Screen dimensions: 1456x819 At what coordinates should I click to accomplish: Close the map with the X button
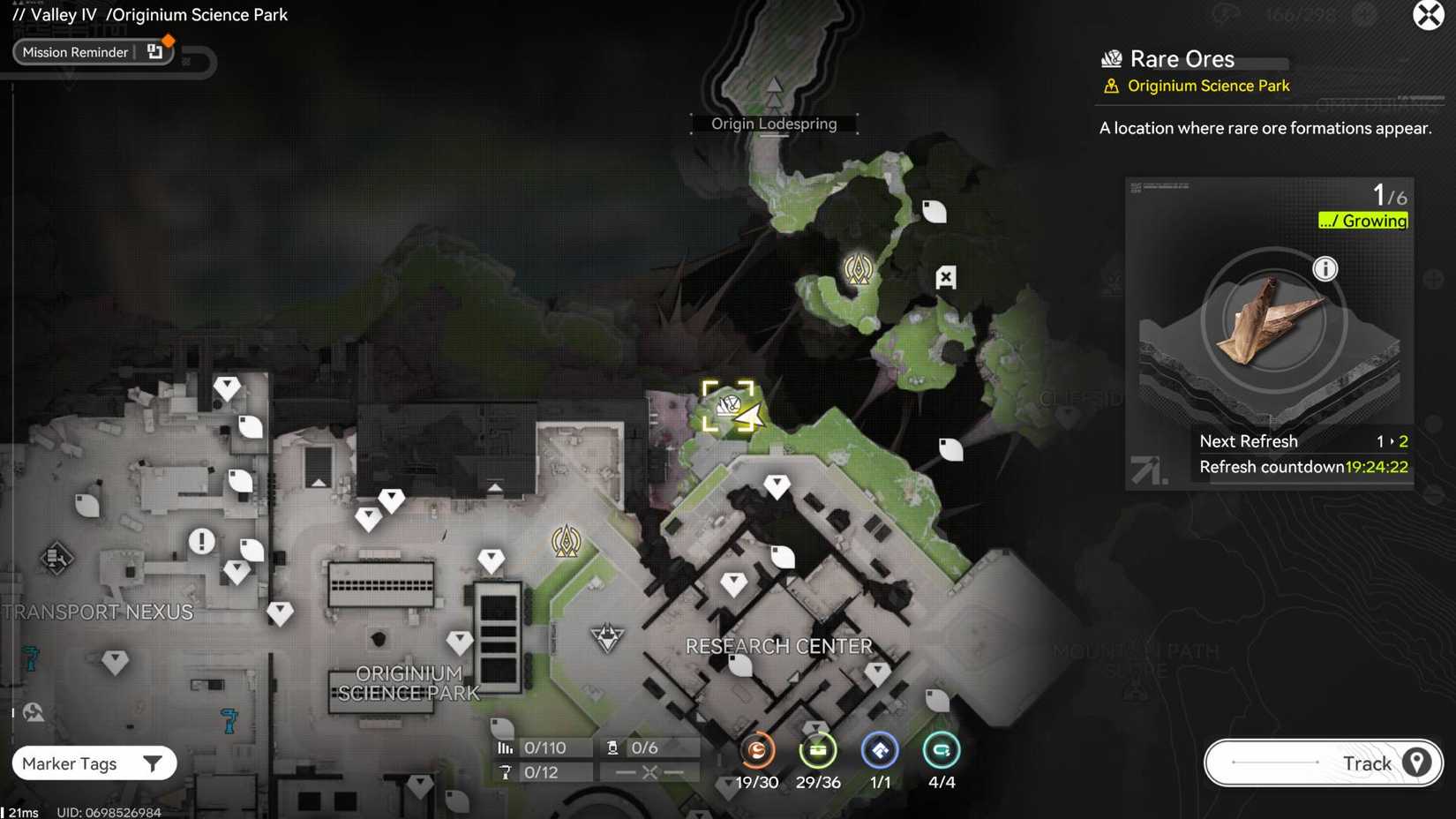[1429, 15]
